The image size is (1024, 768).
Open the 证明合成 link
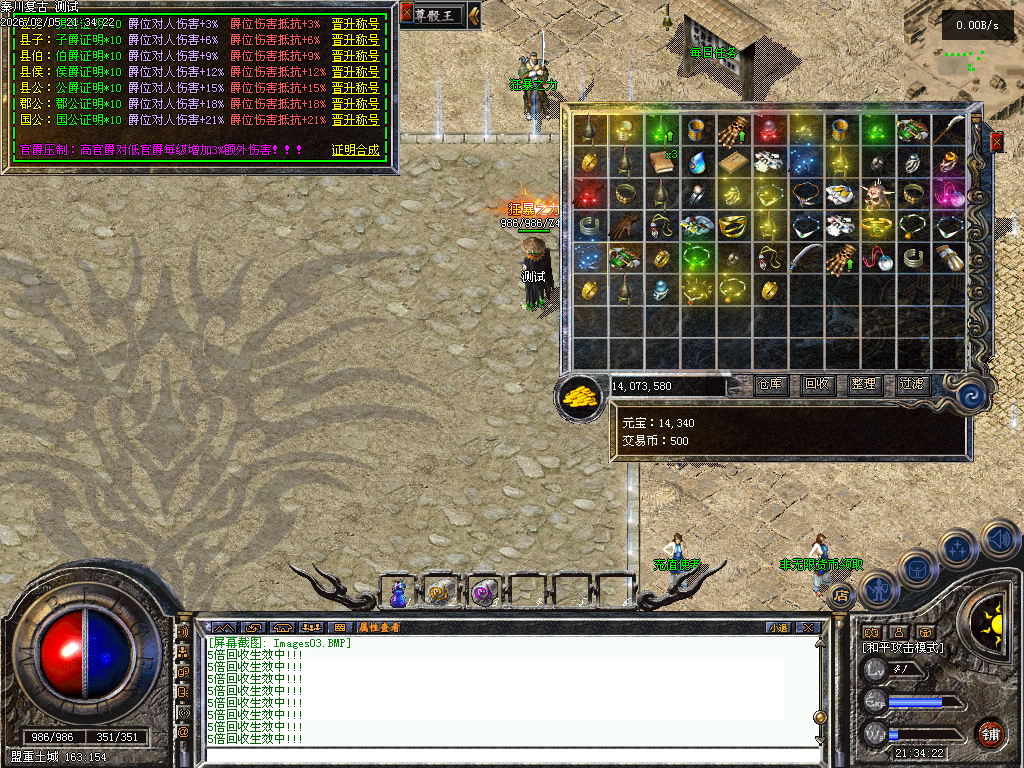(x=355, y=150)
